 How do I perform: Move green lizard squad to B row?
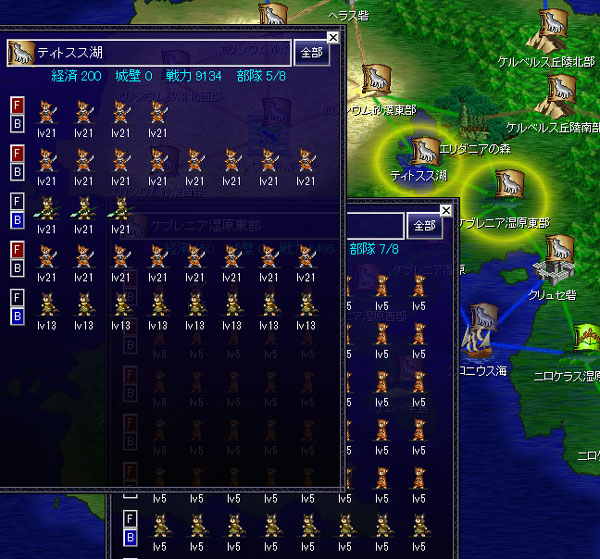17,219
